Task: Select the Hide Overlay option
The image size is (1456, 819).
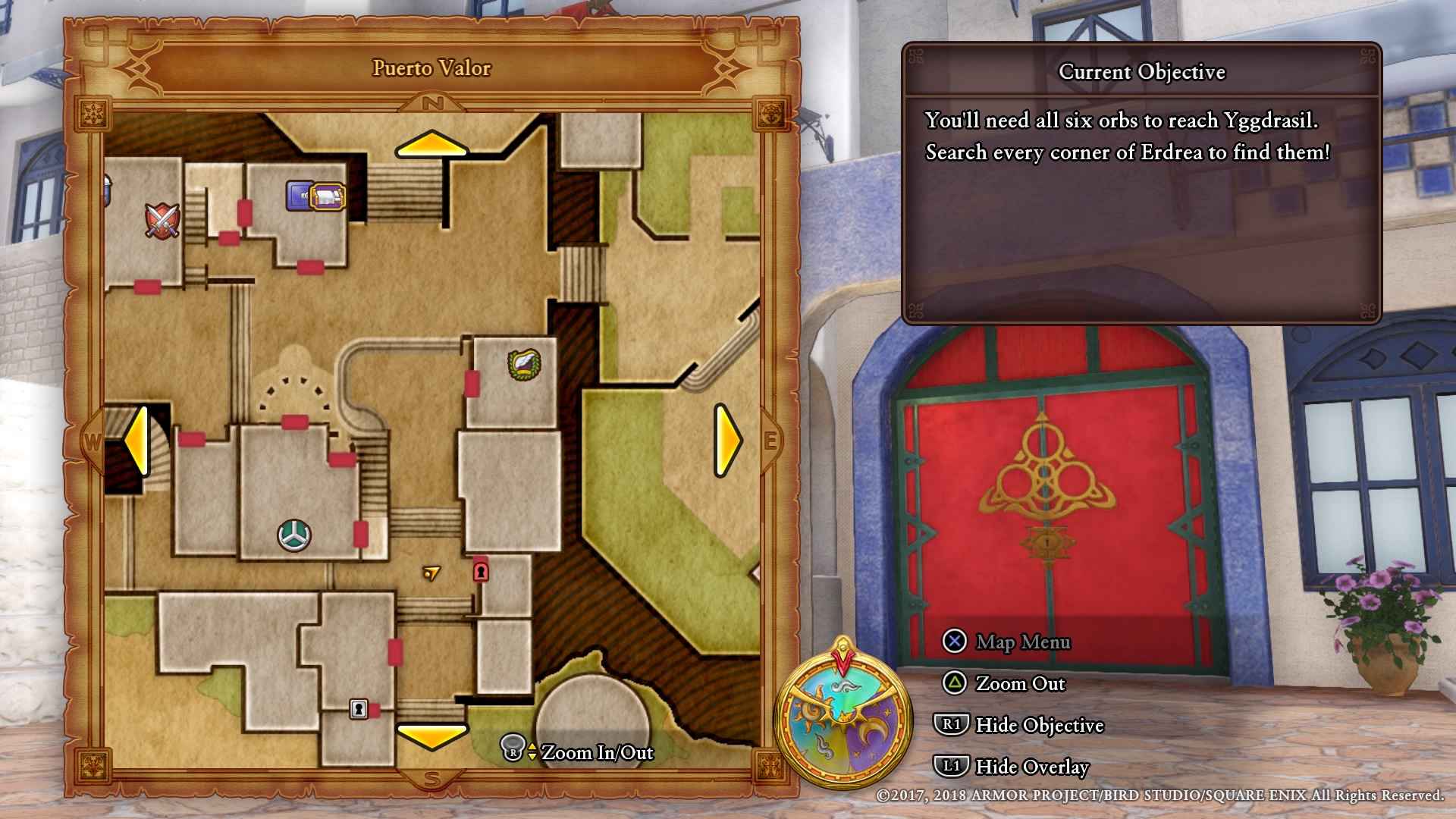Action: pyautogui.click(x=1013, y=767)
